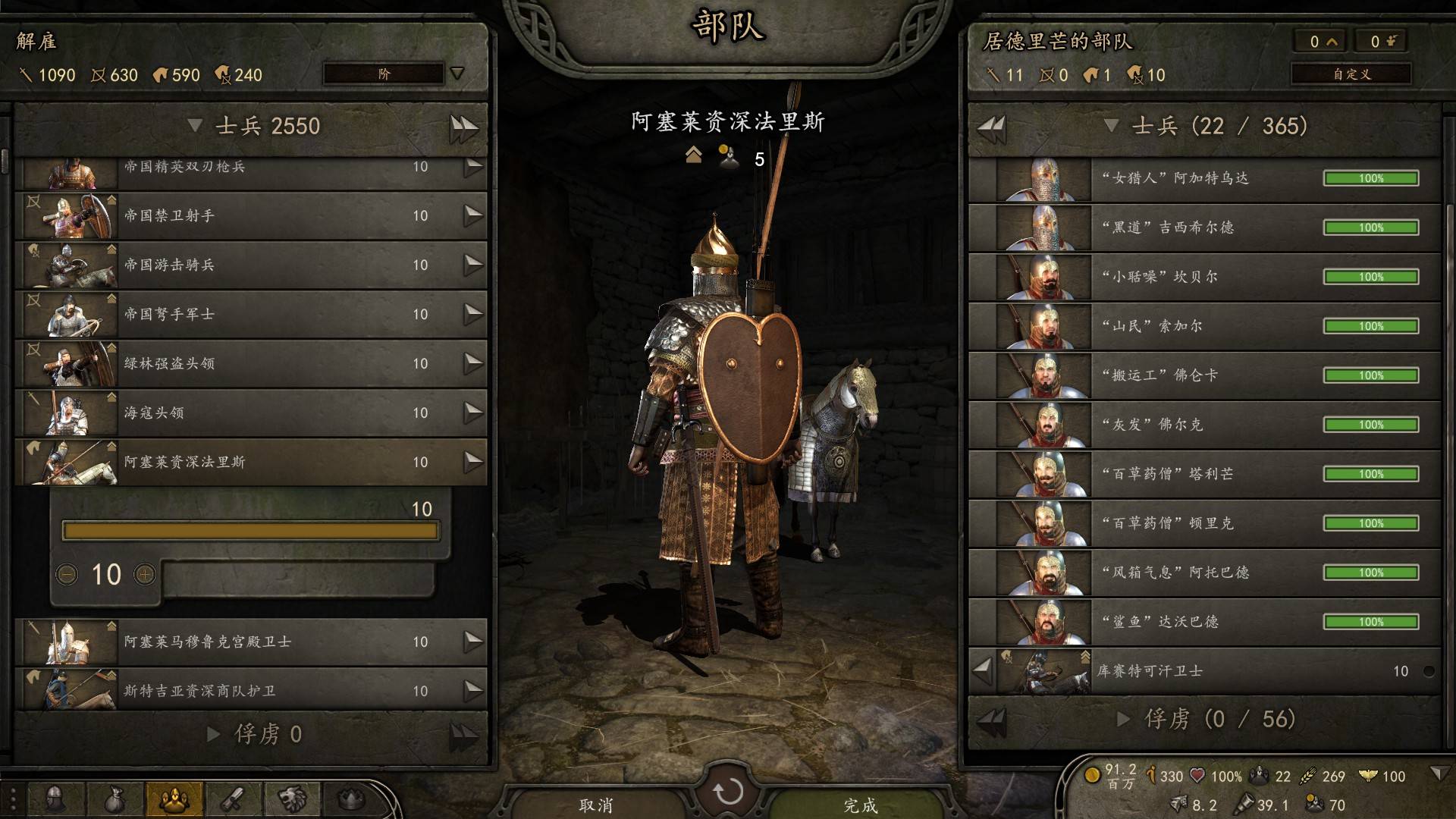Click the gold troop quantity slider
This screenshot has width=1456, height=819.
pyautogui.click(x=250, y=531)
